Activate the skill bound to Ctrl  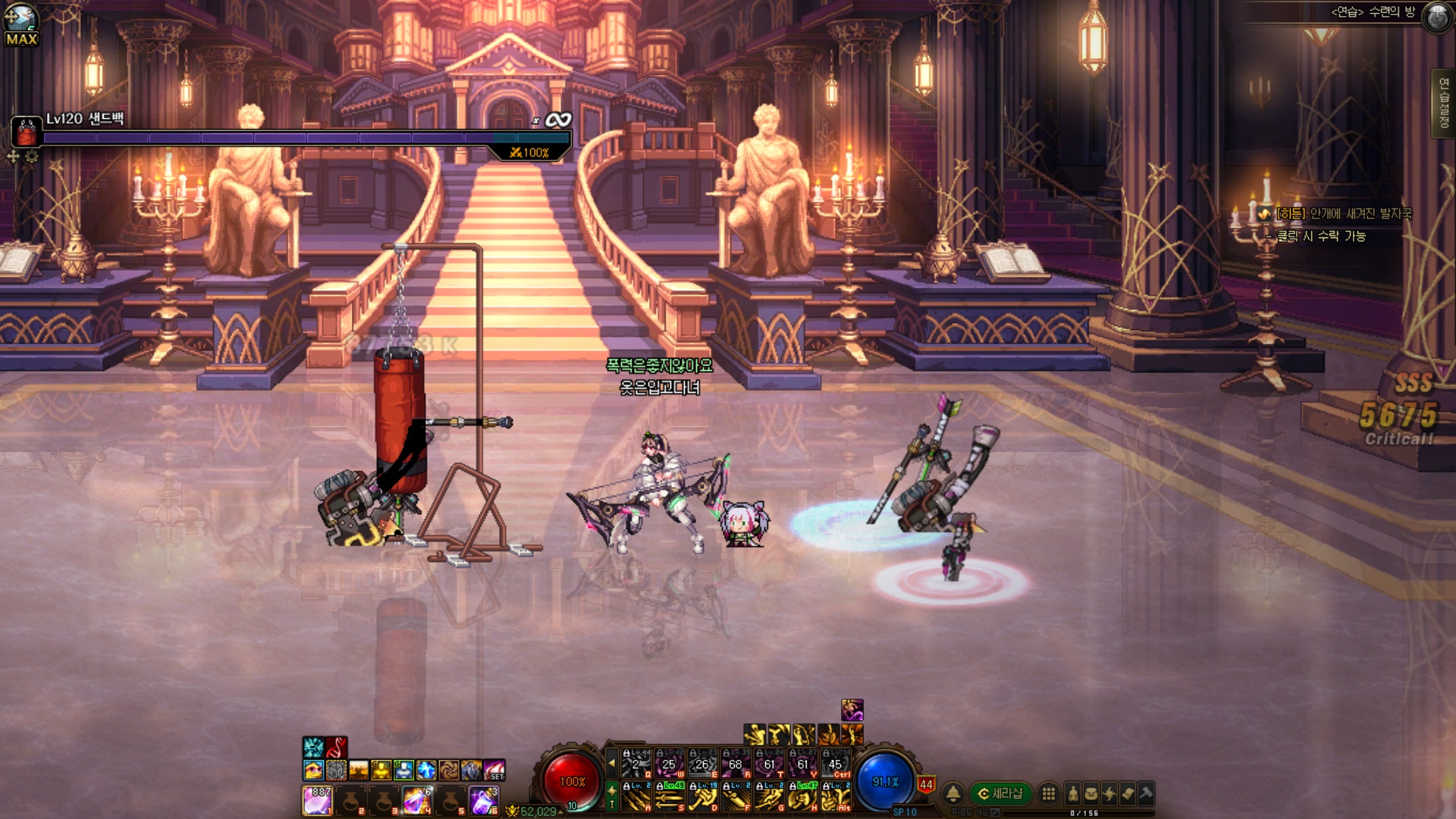point(836,763)
